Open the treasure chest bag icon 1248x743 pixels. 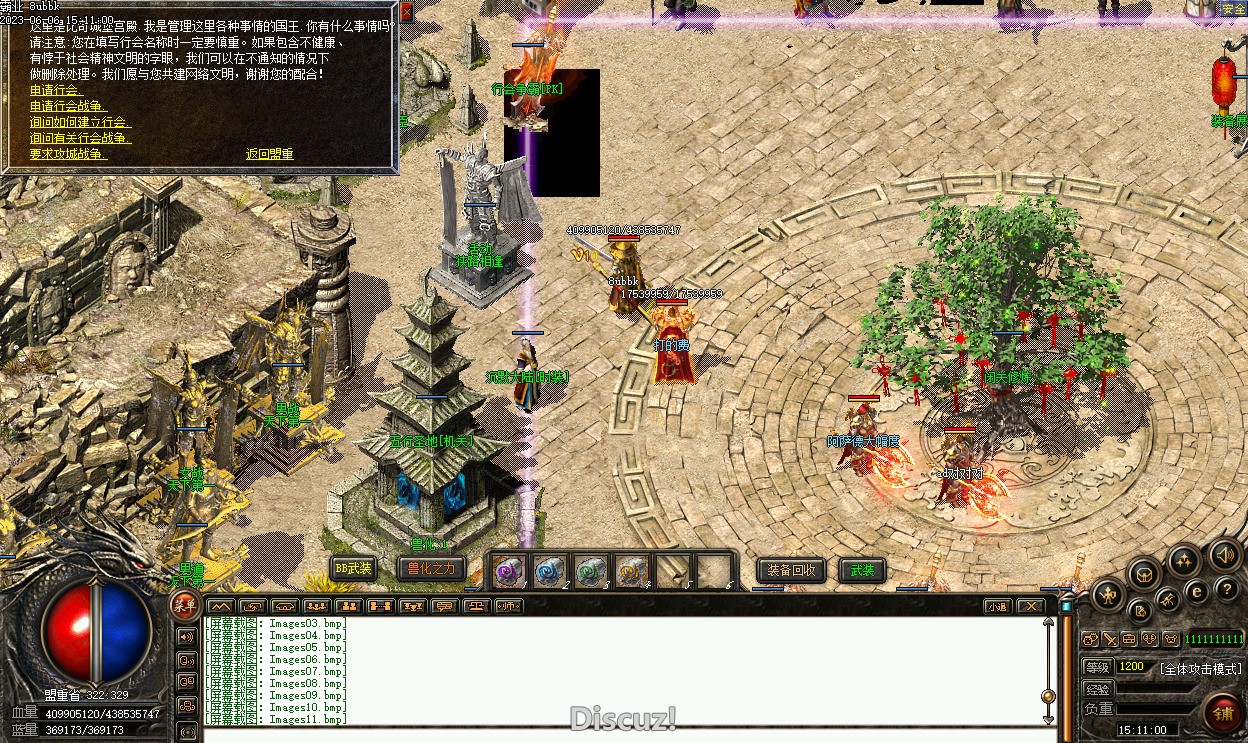(x=1142, y=575)
